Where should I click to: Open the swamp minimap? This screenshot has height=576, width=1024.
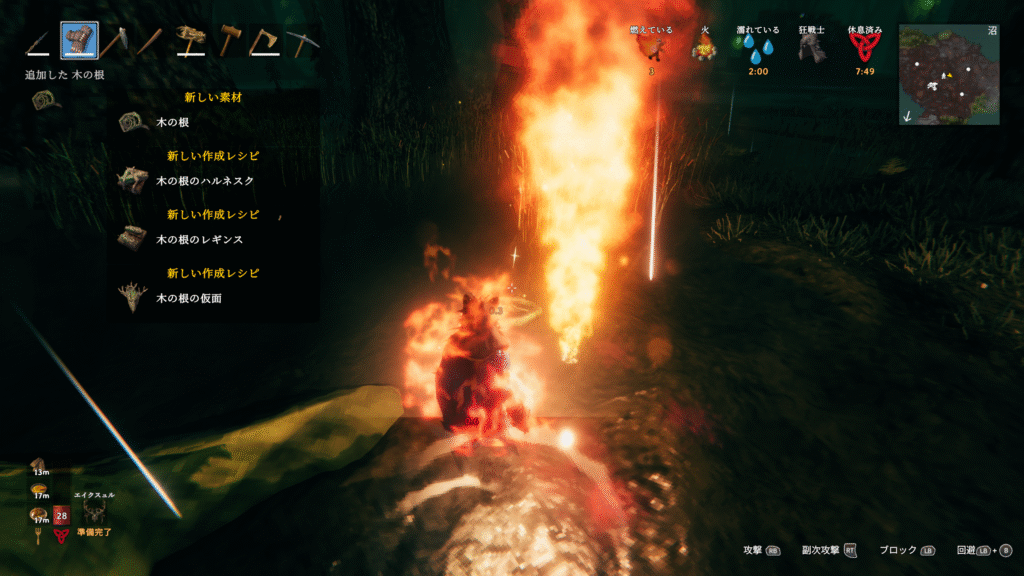(948, 74)
